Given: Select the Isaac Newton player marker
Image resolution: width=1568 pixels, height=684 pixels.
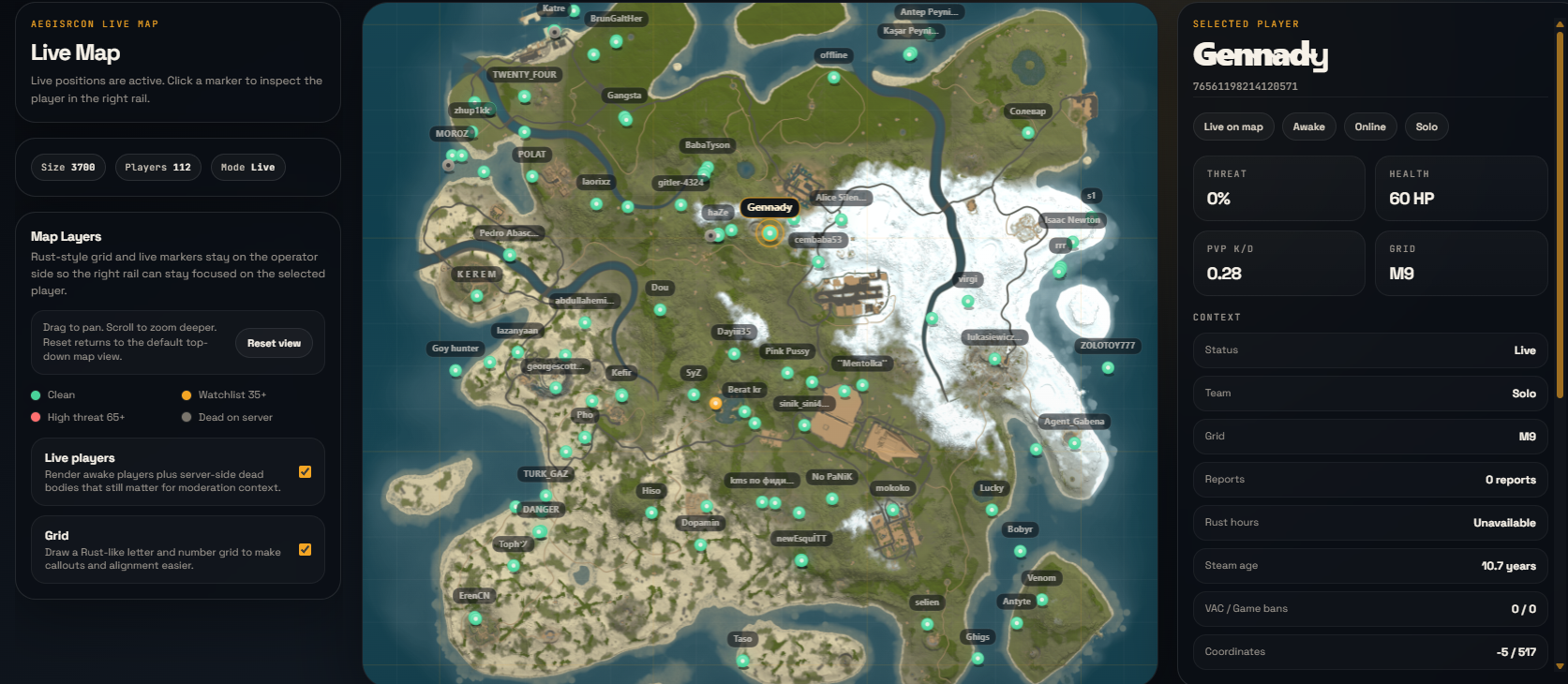Looking at the screenshot, I should coord(1072,219).
